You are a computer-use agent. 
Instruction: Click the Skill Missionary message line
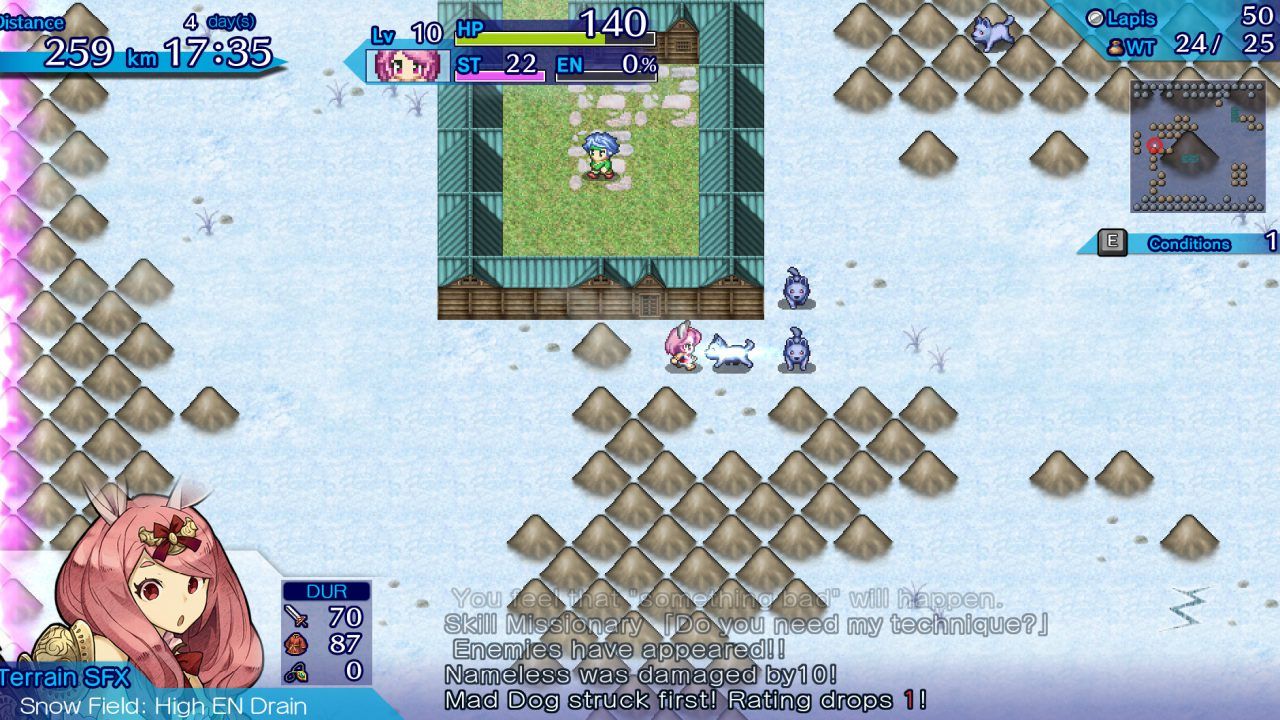click(x=700, y=623)
